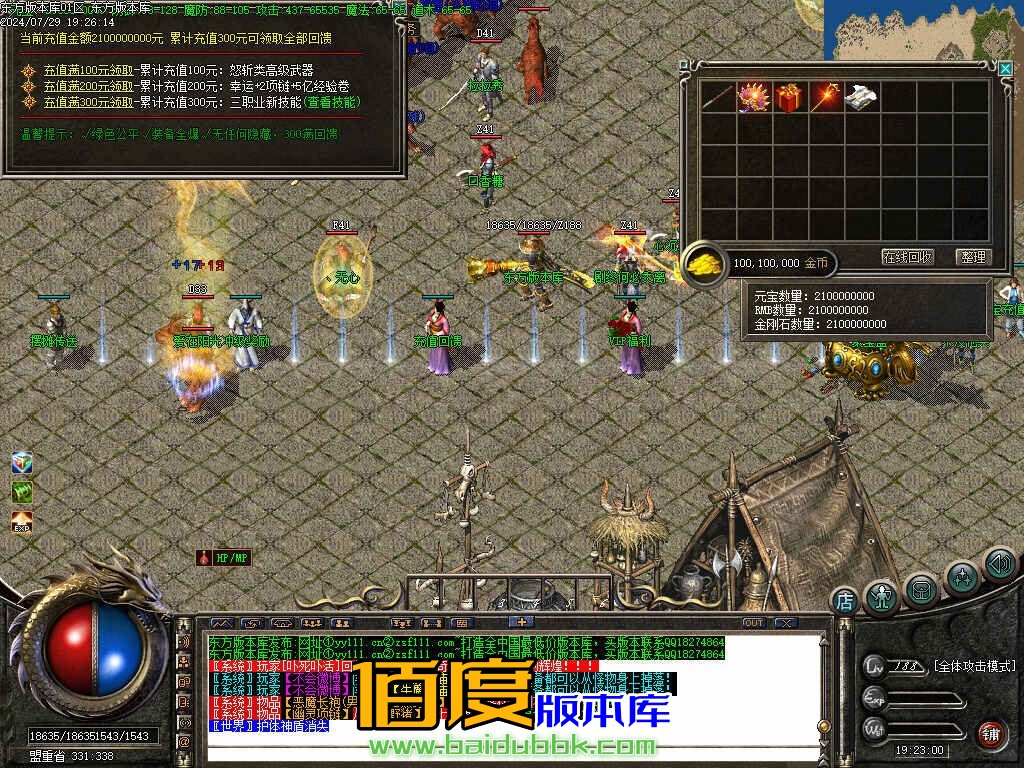The width and height of the screenshot is (1024, 768).
Task: Close the inventory bag window
Action: (1004, 68)
